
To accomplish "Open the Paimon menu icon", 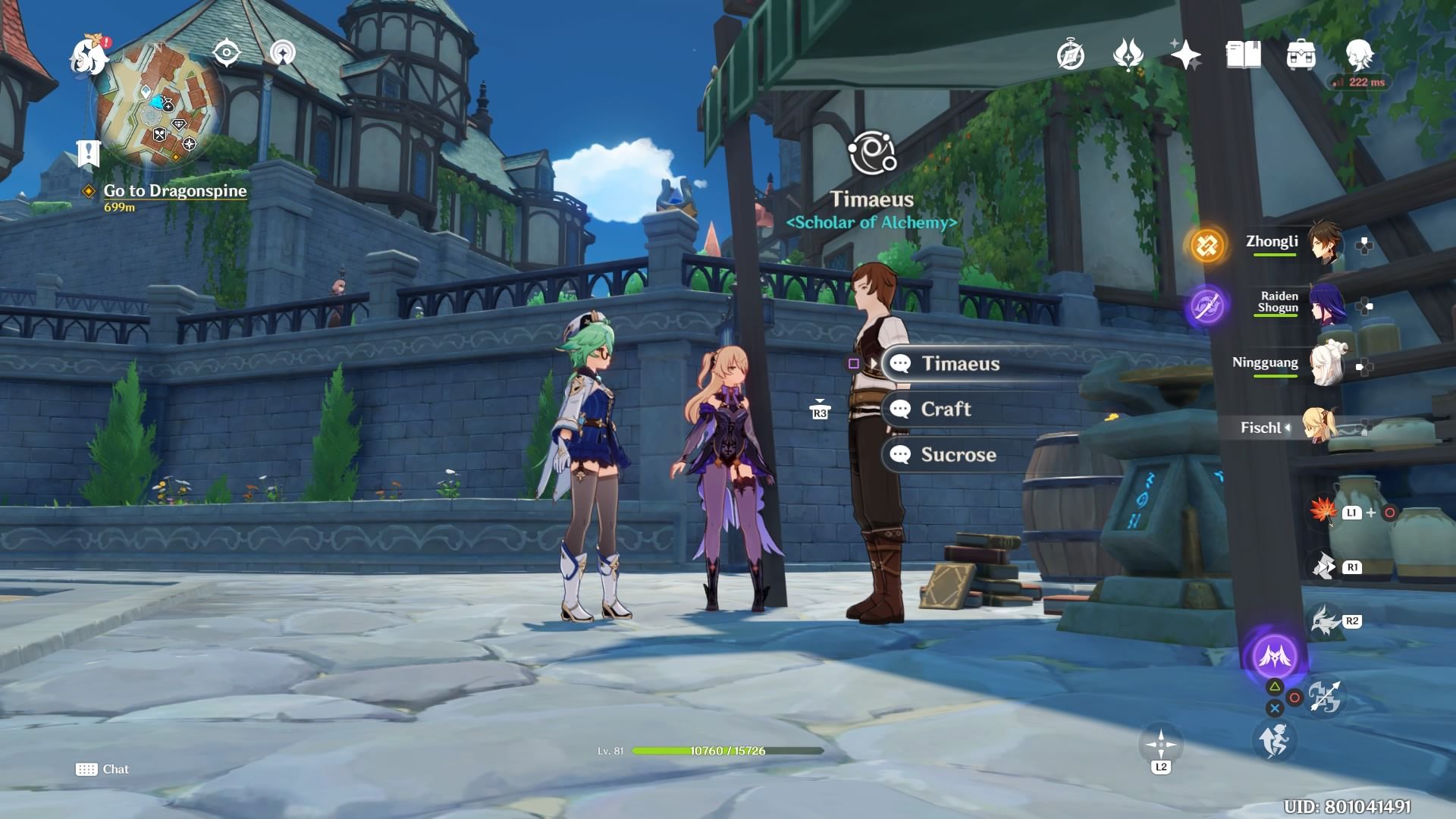I will [88, 56].
